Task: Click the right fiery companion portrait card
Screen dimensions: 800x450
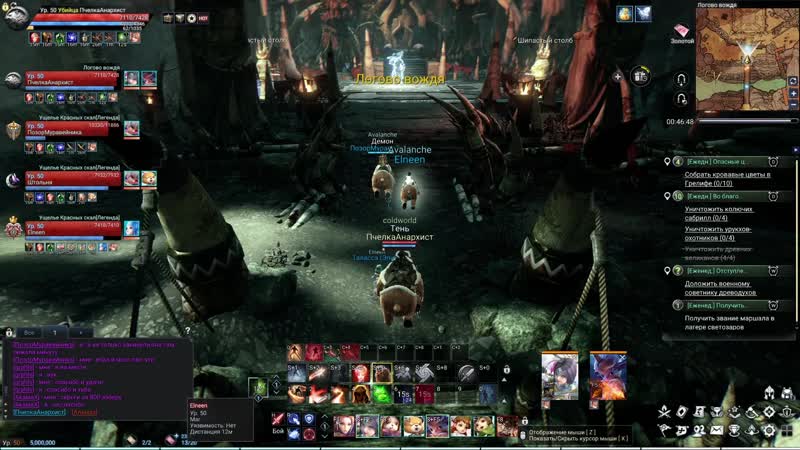Action: 607,372
